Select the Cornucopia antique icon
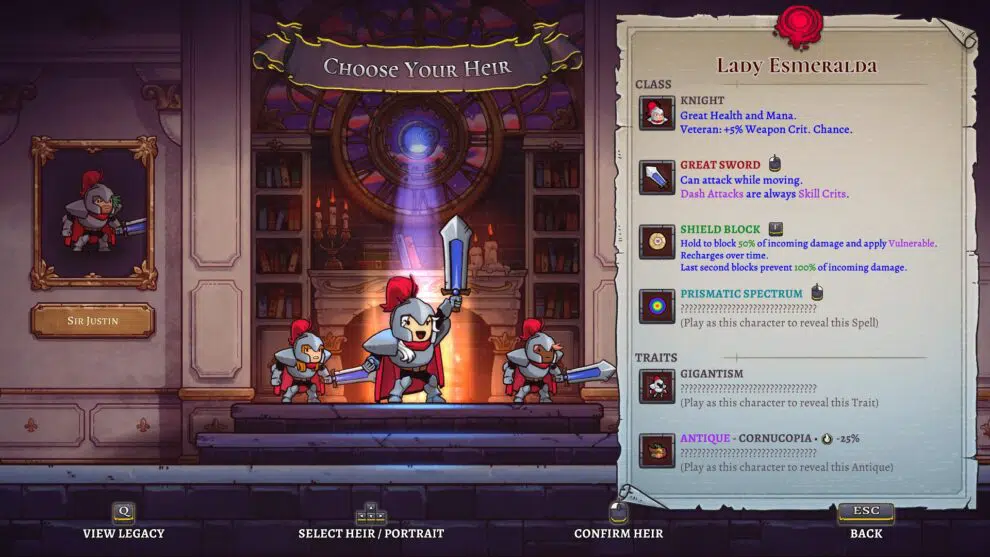The width and height of the screenshot is (990, 557). [656, 450]
